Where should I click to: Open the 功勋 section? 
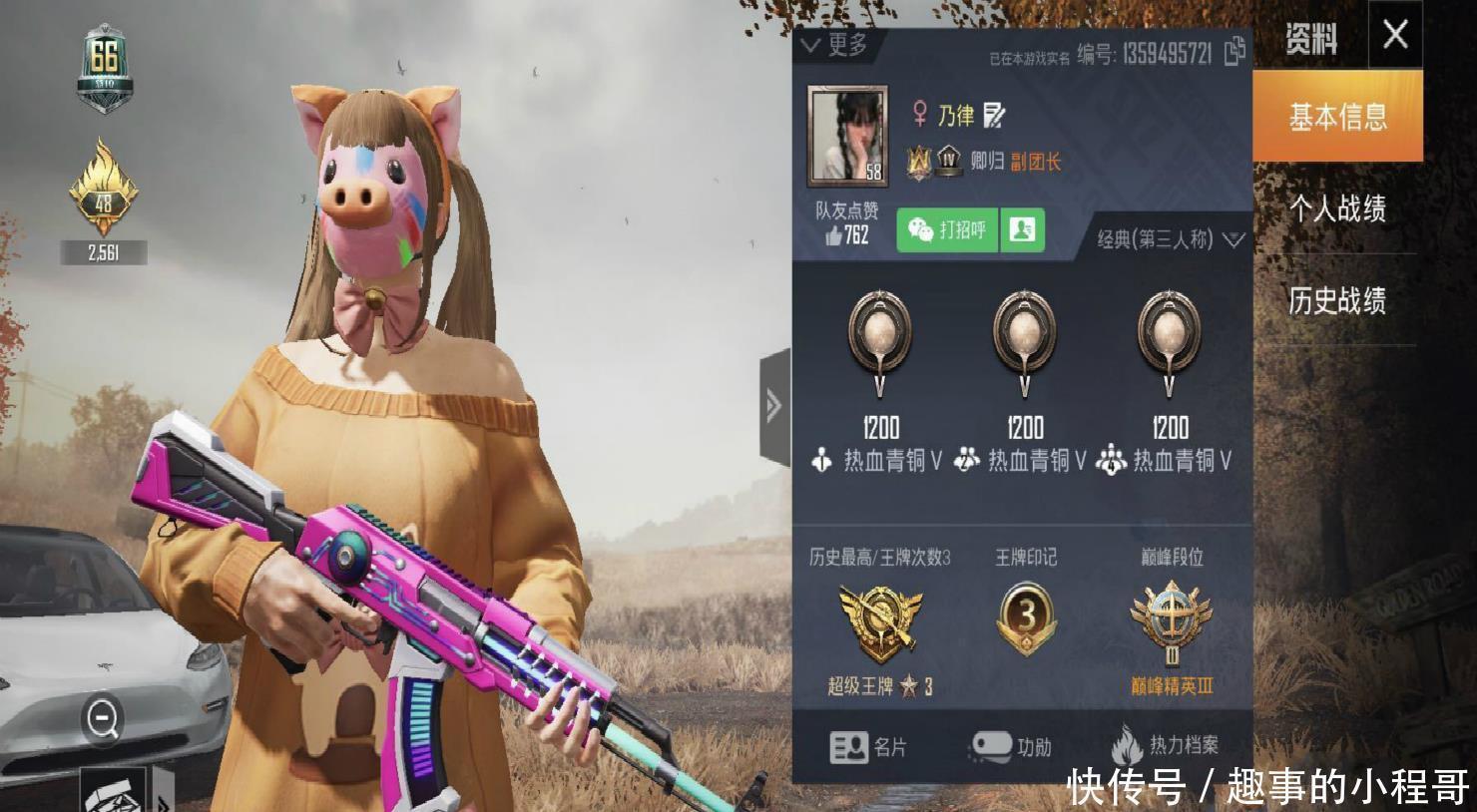1010,746
